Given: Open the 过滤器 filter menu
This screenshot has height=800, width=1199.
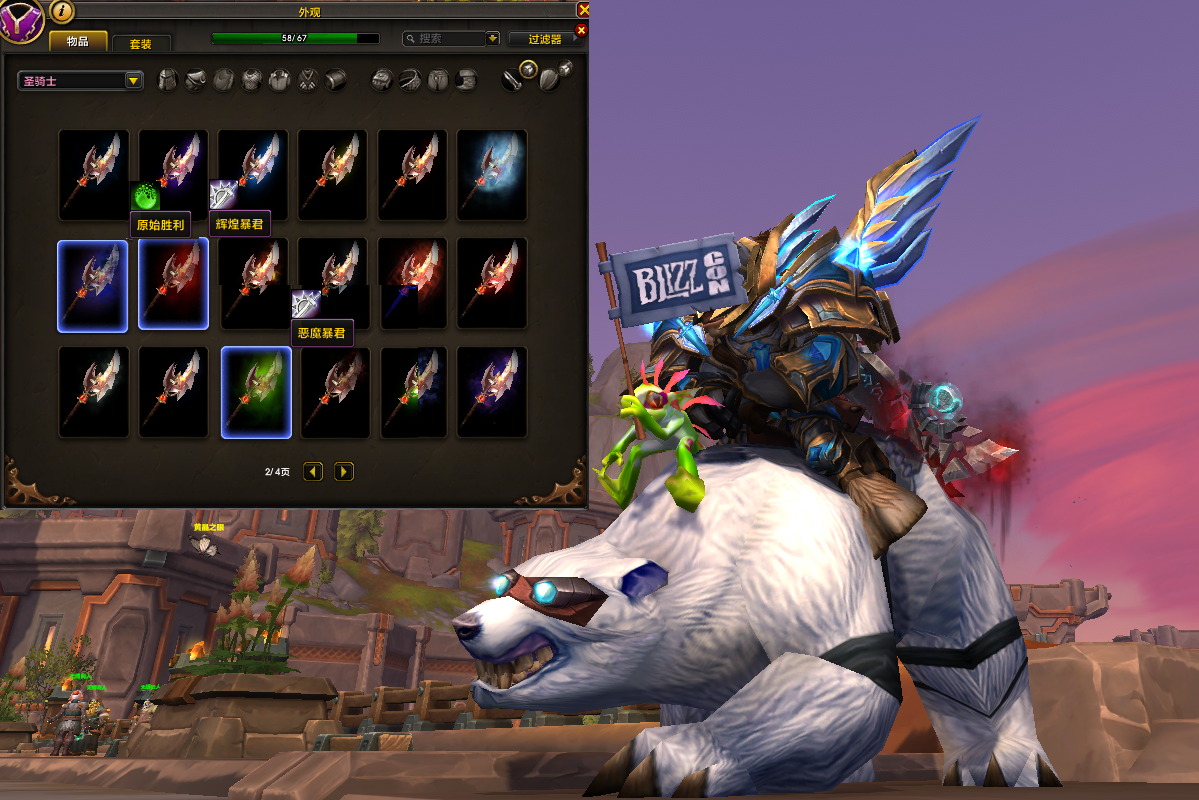Looking at the screenshot, I should click(x=545, y=39).
